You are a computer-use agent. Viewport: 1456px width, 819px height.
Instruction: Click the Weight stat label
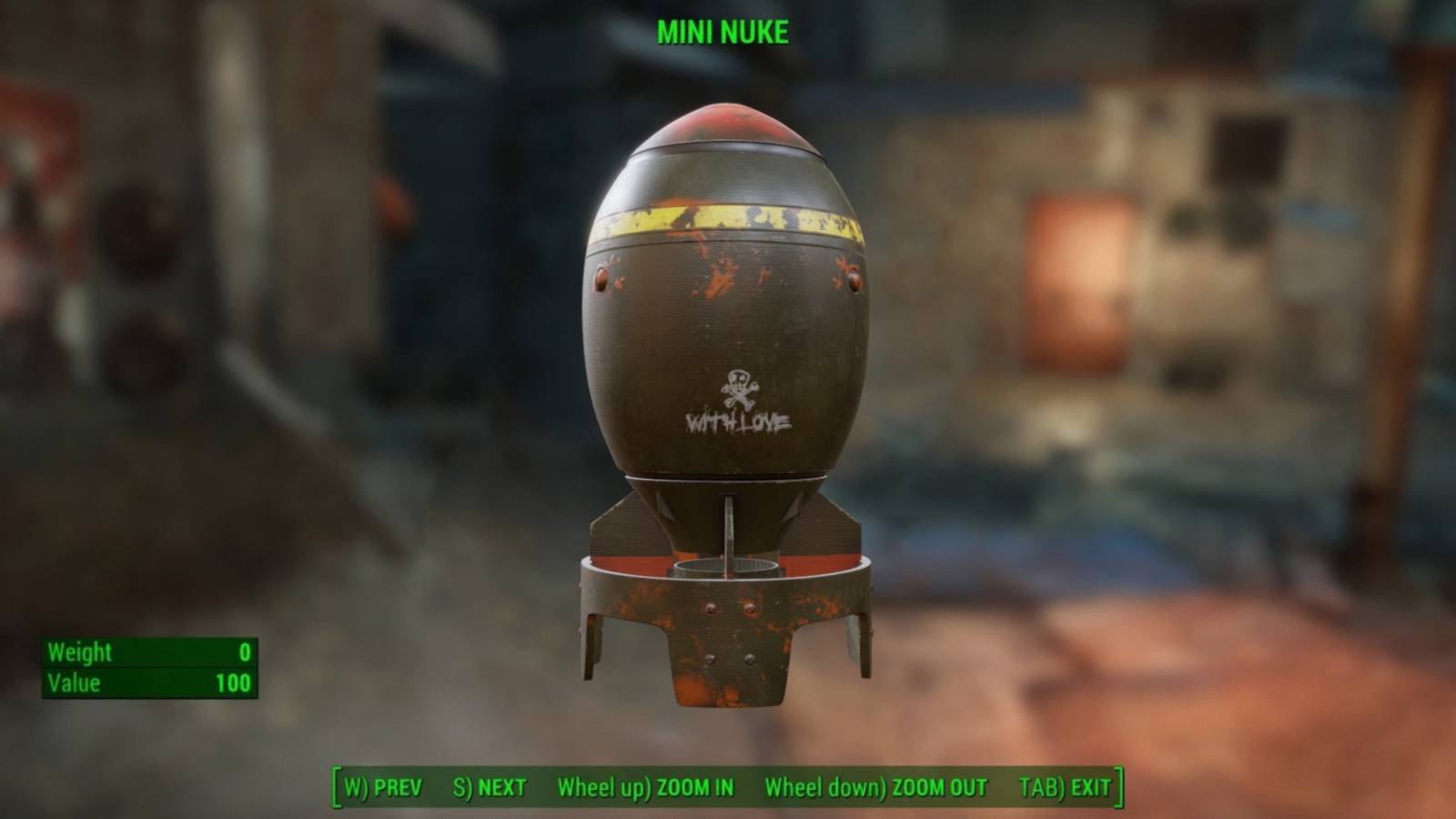pyautogui.click(x=80, y=652)
